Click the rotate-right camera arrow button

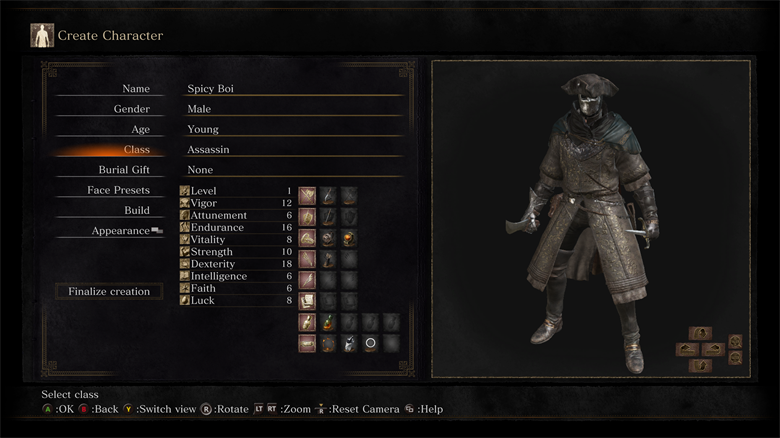coord(712,349)
